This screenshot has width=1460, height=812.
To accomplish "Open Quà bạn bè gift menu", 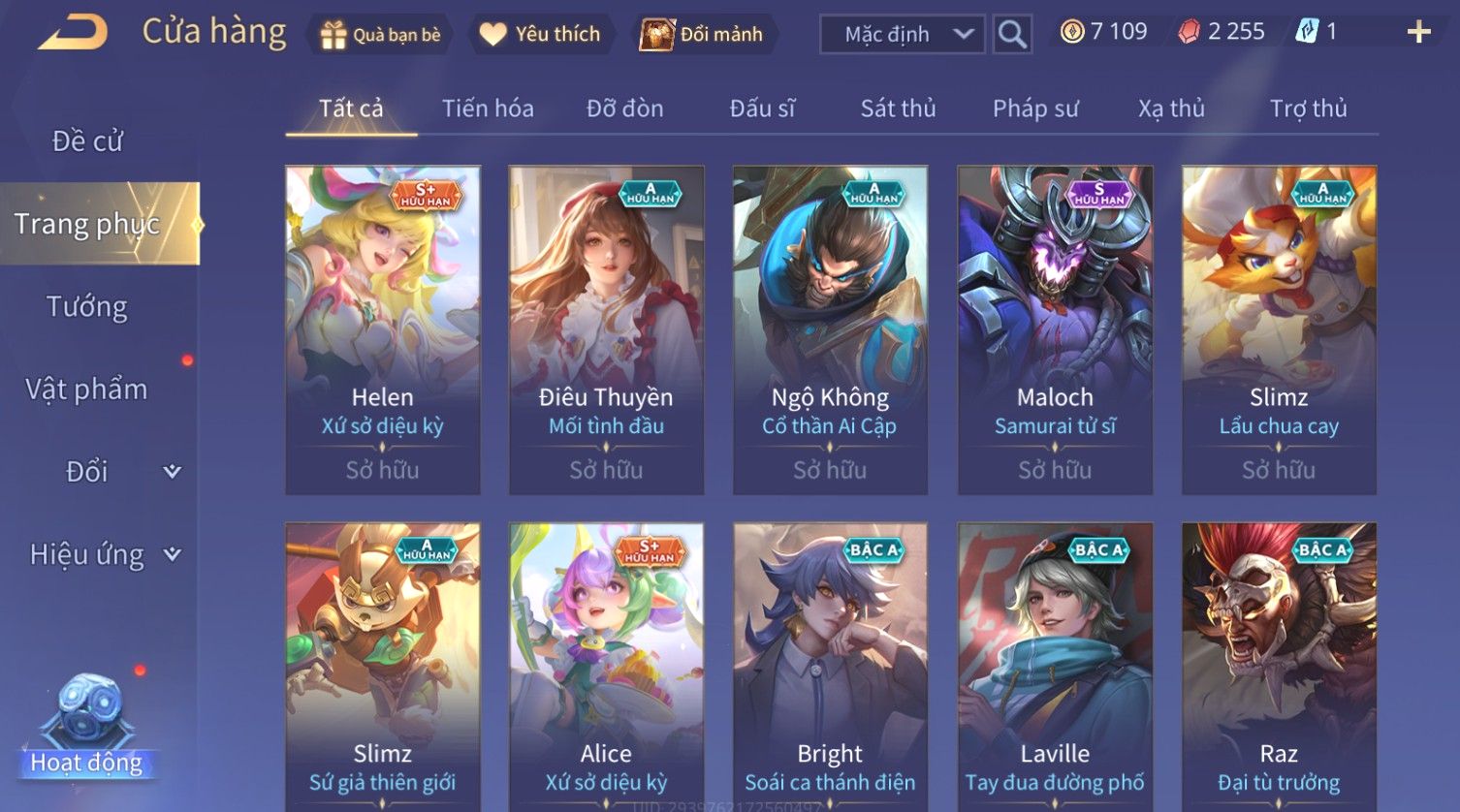I will [x=380, y=35].
